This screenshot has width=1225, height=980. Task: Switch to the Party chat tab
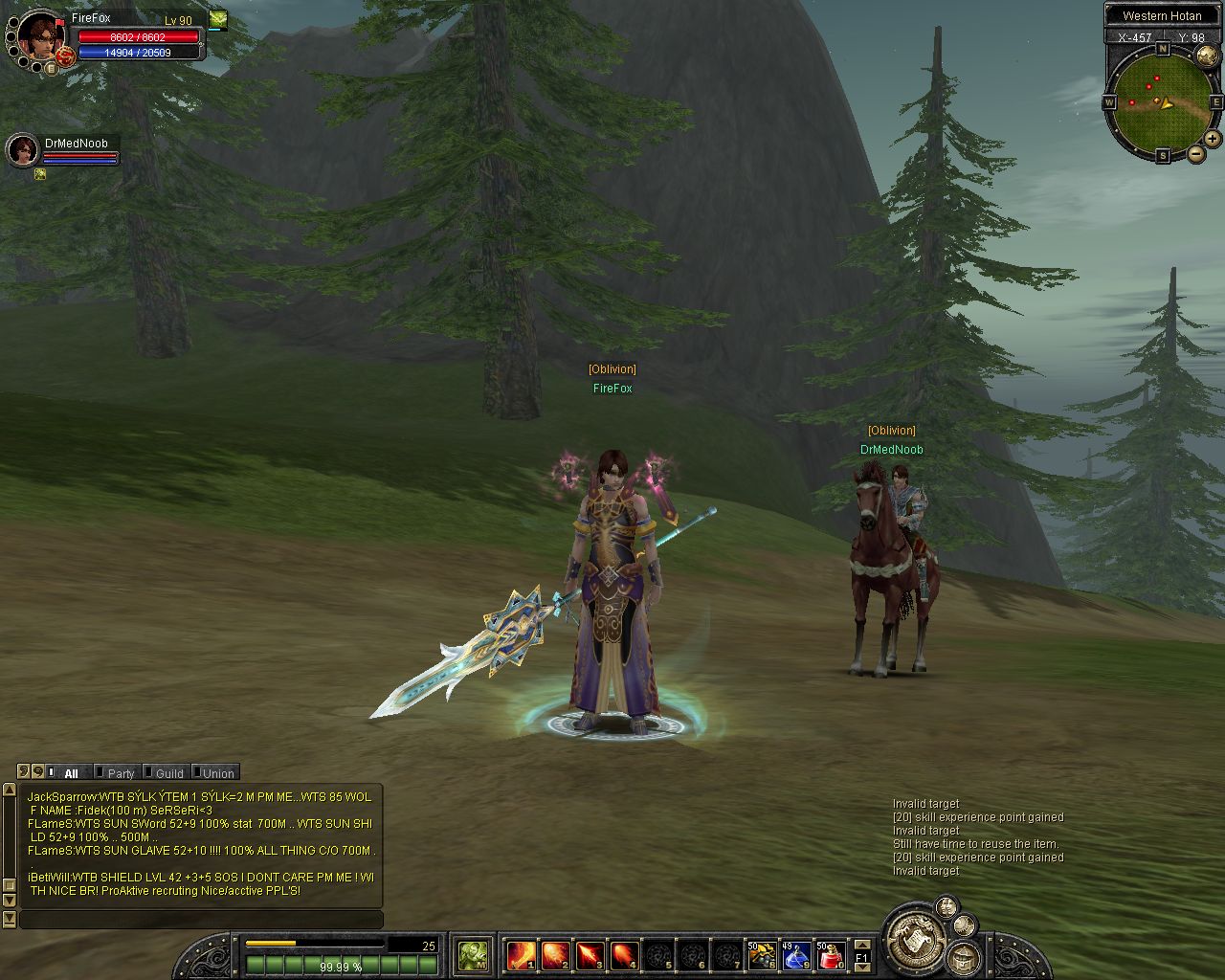point(120,773)
